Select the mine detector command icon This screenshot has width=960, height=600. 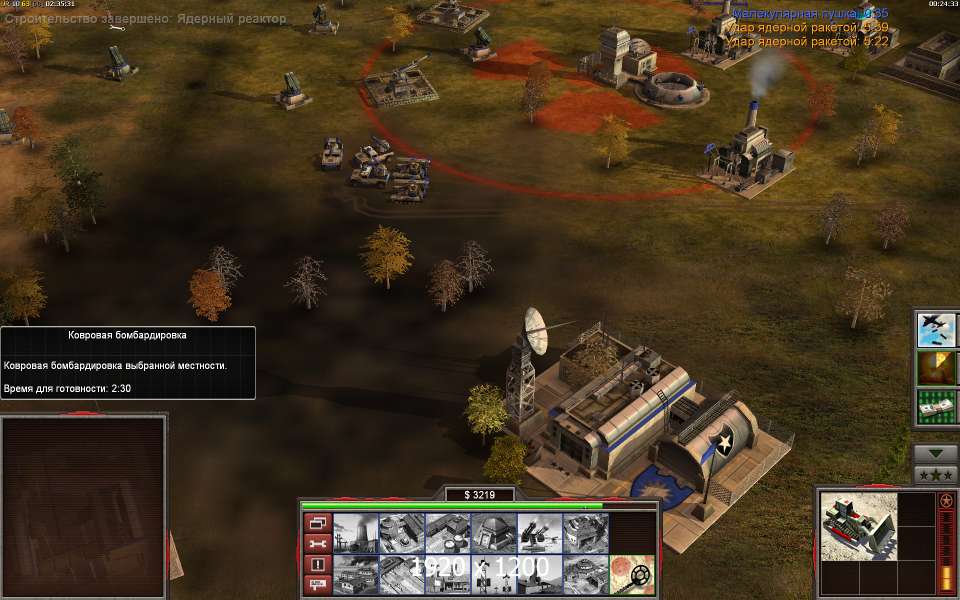tap(630, 575)
